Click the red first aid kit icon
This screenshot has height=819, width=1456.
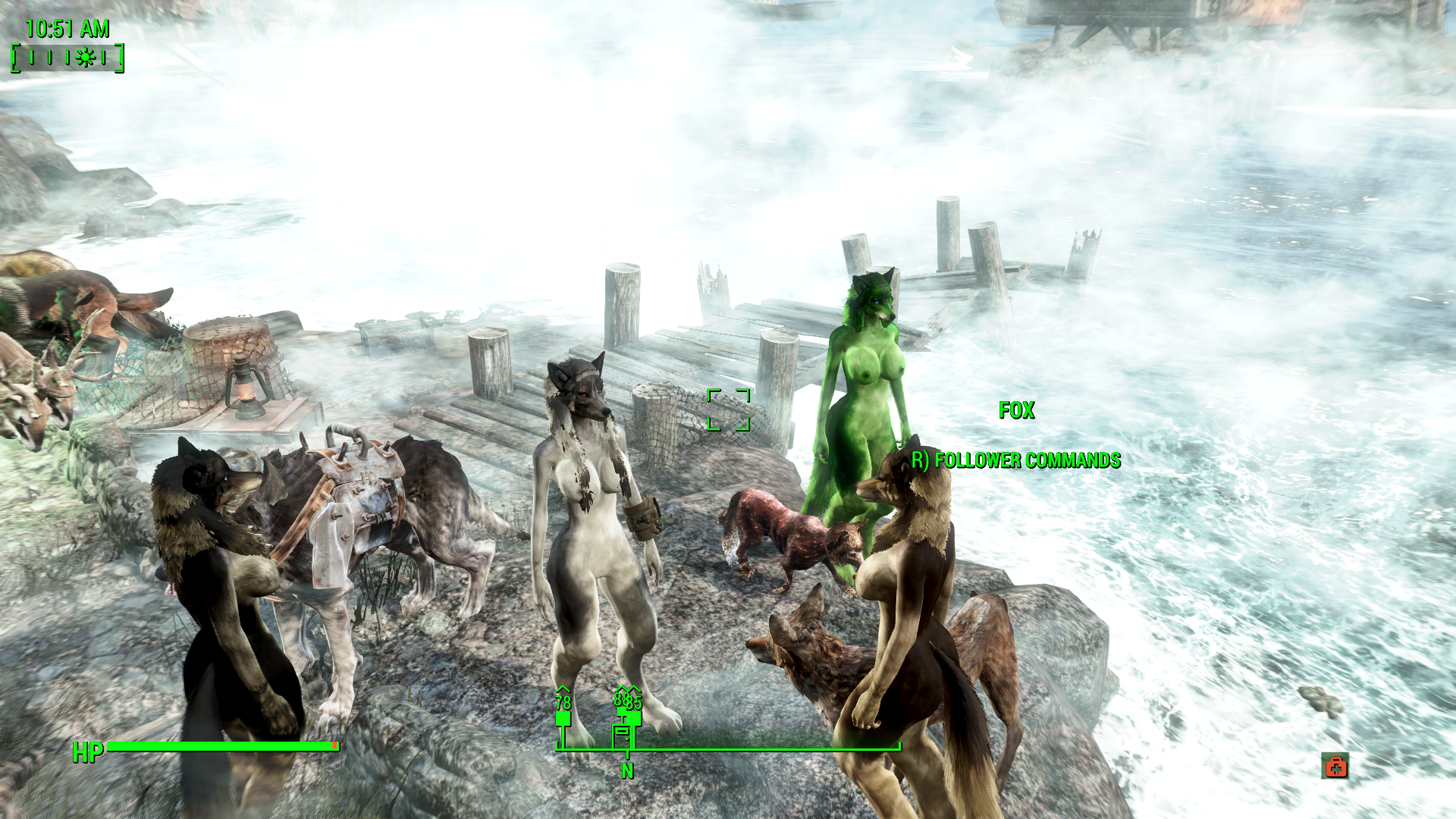pyautogui.click(x=1335, y=766)
